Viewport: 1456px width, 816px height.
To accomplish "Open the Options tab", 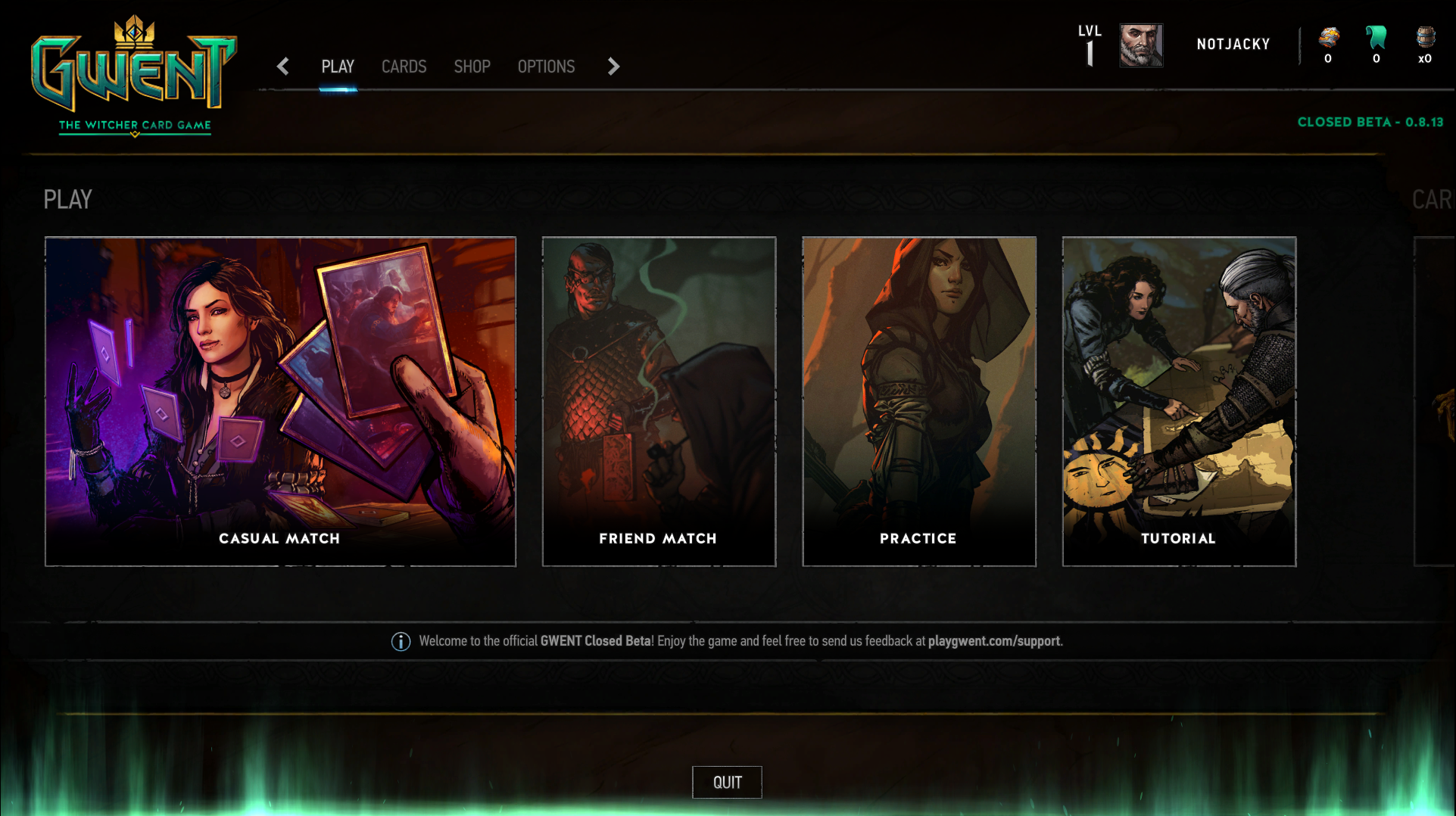I will 546,67.
